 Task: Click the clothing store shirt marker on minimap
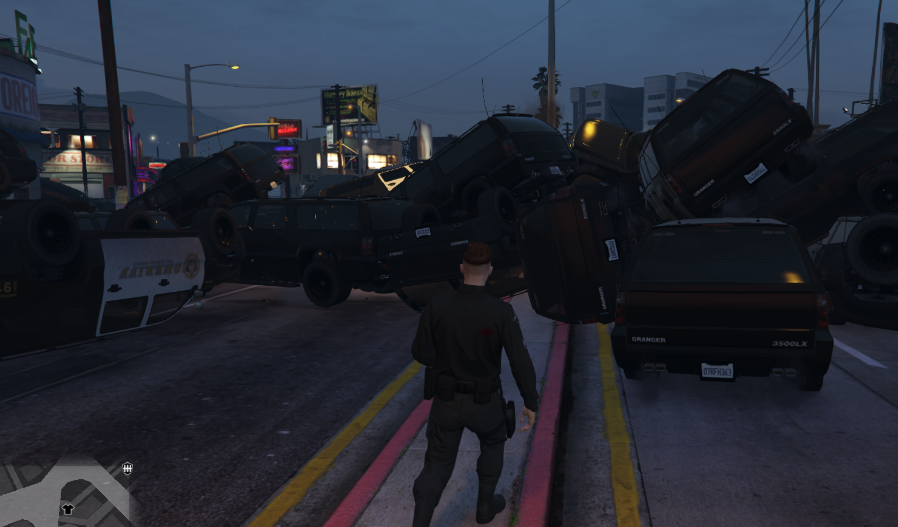tap(68, 508)
